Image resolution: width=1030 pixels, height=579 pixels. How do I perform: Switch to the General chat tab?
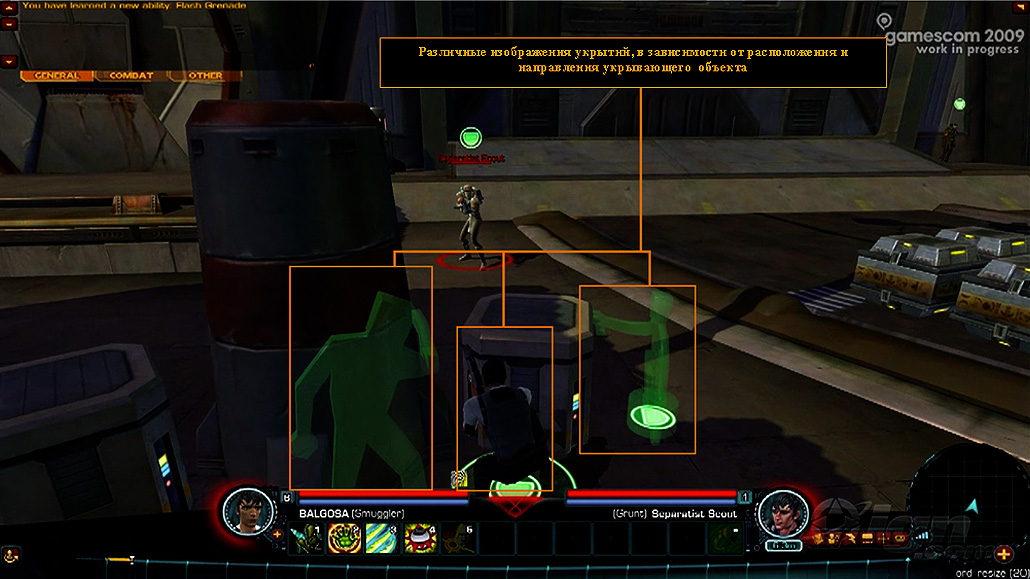(x=56, y=75)
